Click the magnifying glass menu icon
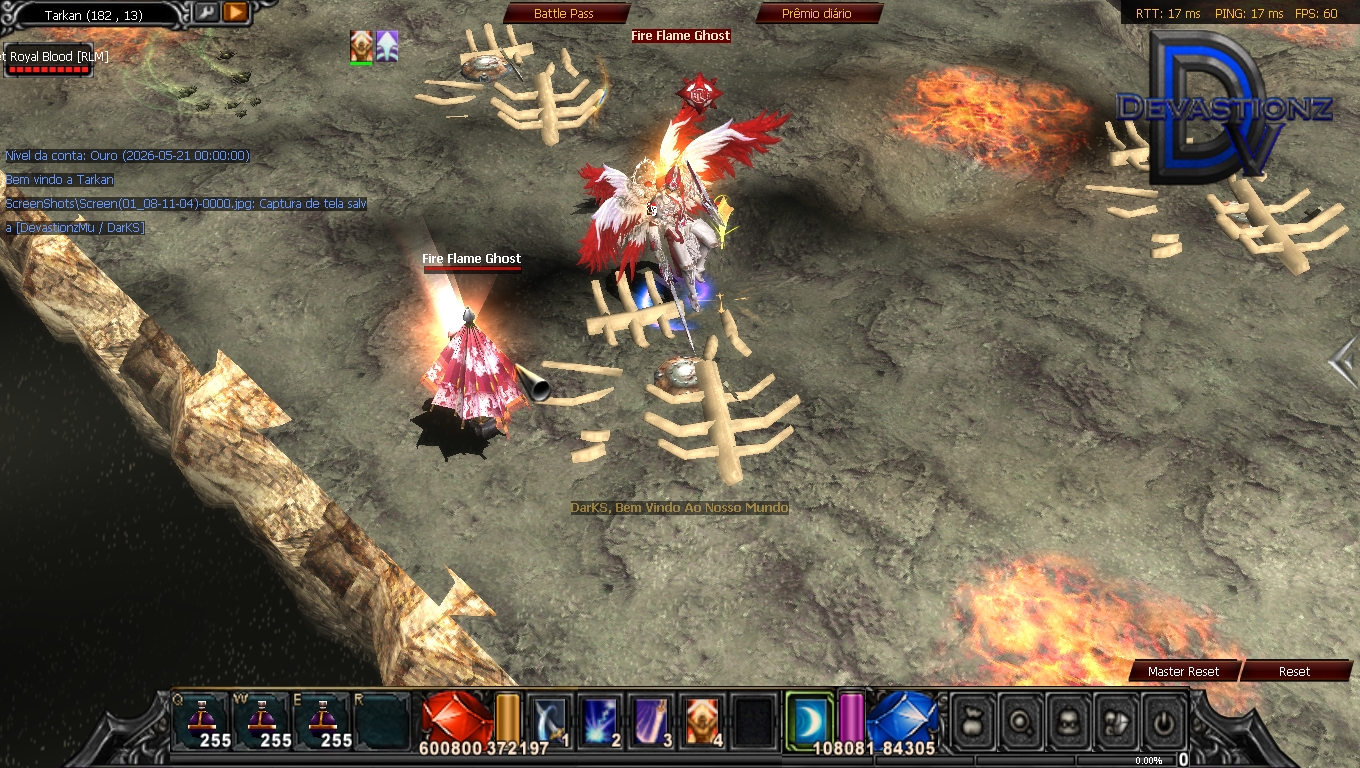The image size is (1360, 768). click(x=1021, y=720)
